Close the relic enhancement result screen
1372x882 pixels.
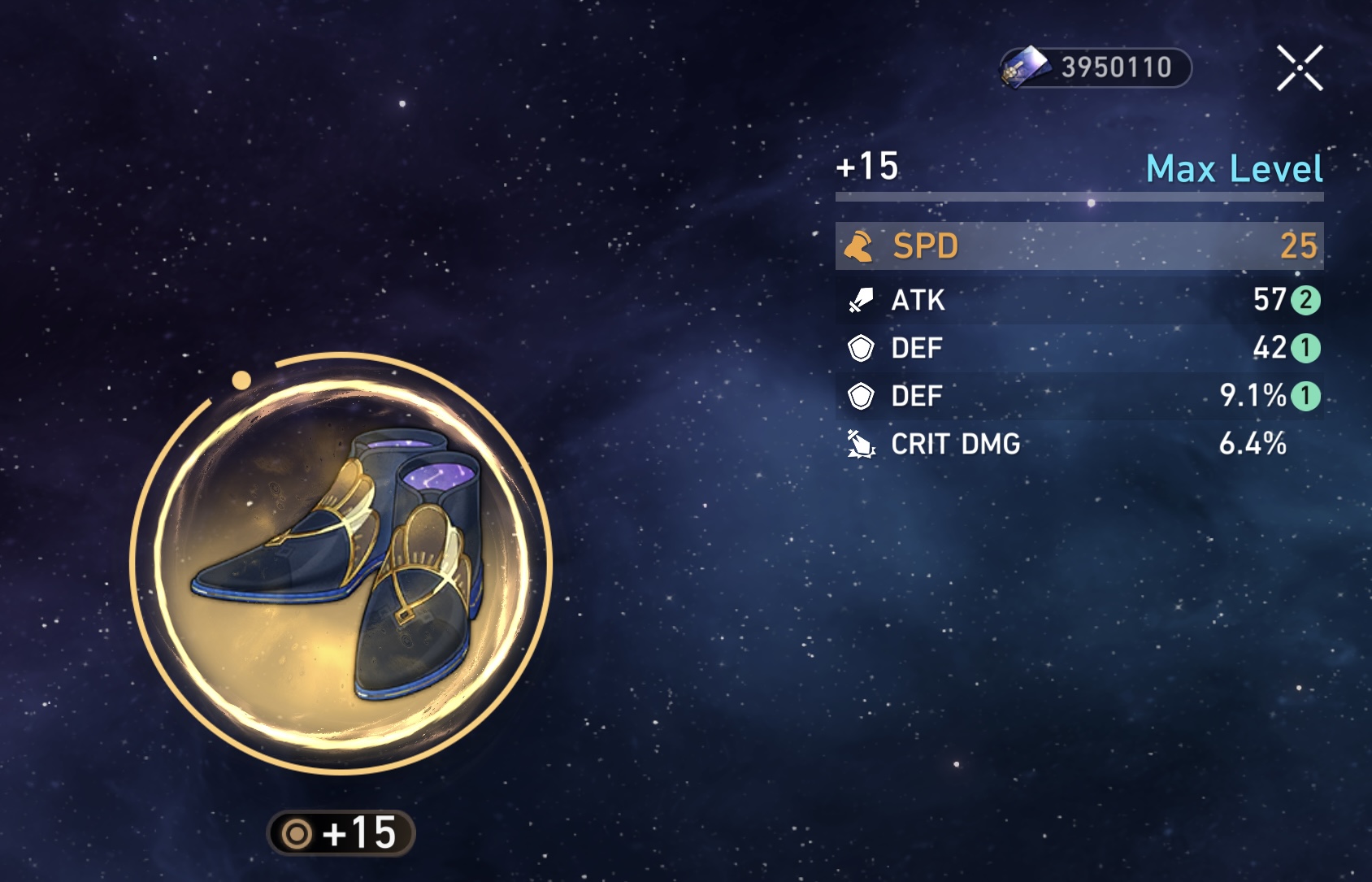click(x=1299, y=67)
